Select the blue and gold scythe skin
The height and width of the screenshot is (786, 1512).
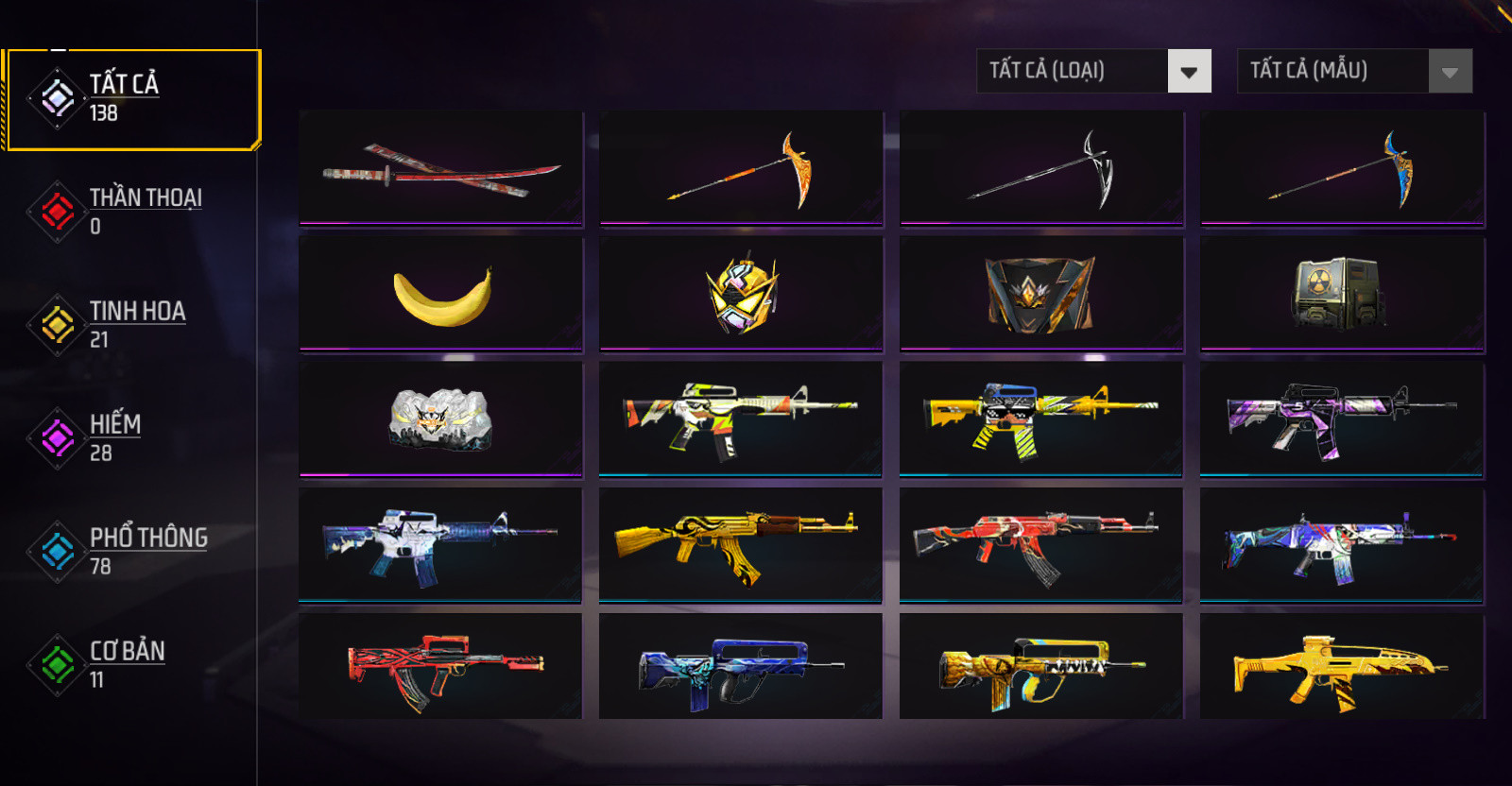1342,168
